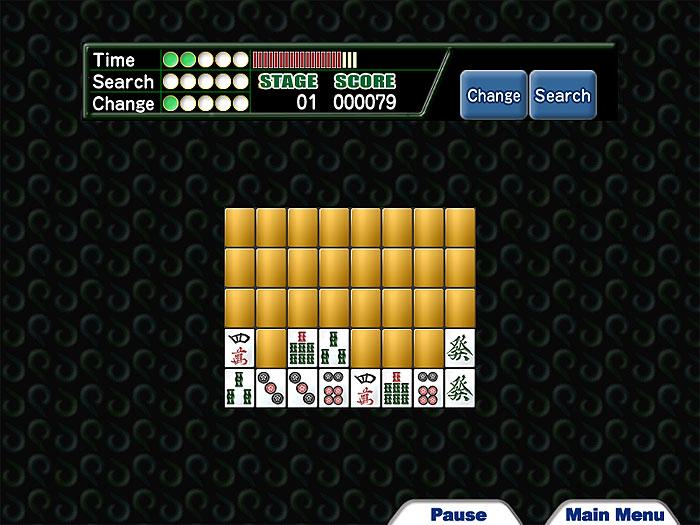Pick the four-wan tile beside the six-circle tile

click(x=367, y=387)
